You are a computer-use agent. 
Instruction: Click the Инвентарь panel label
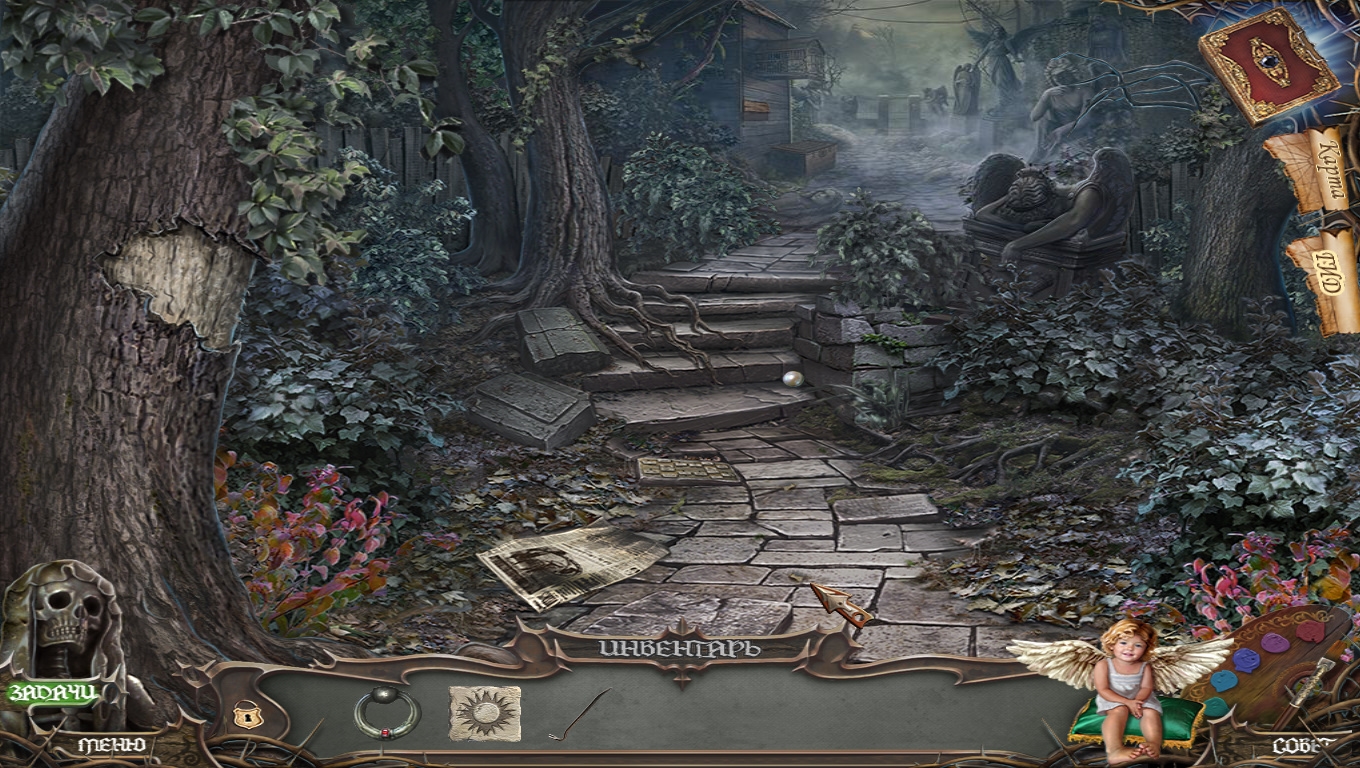point(680,648)
